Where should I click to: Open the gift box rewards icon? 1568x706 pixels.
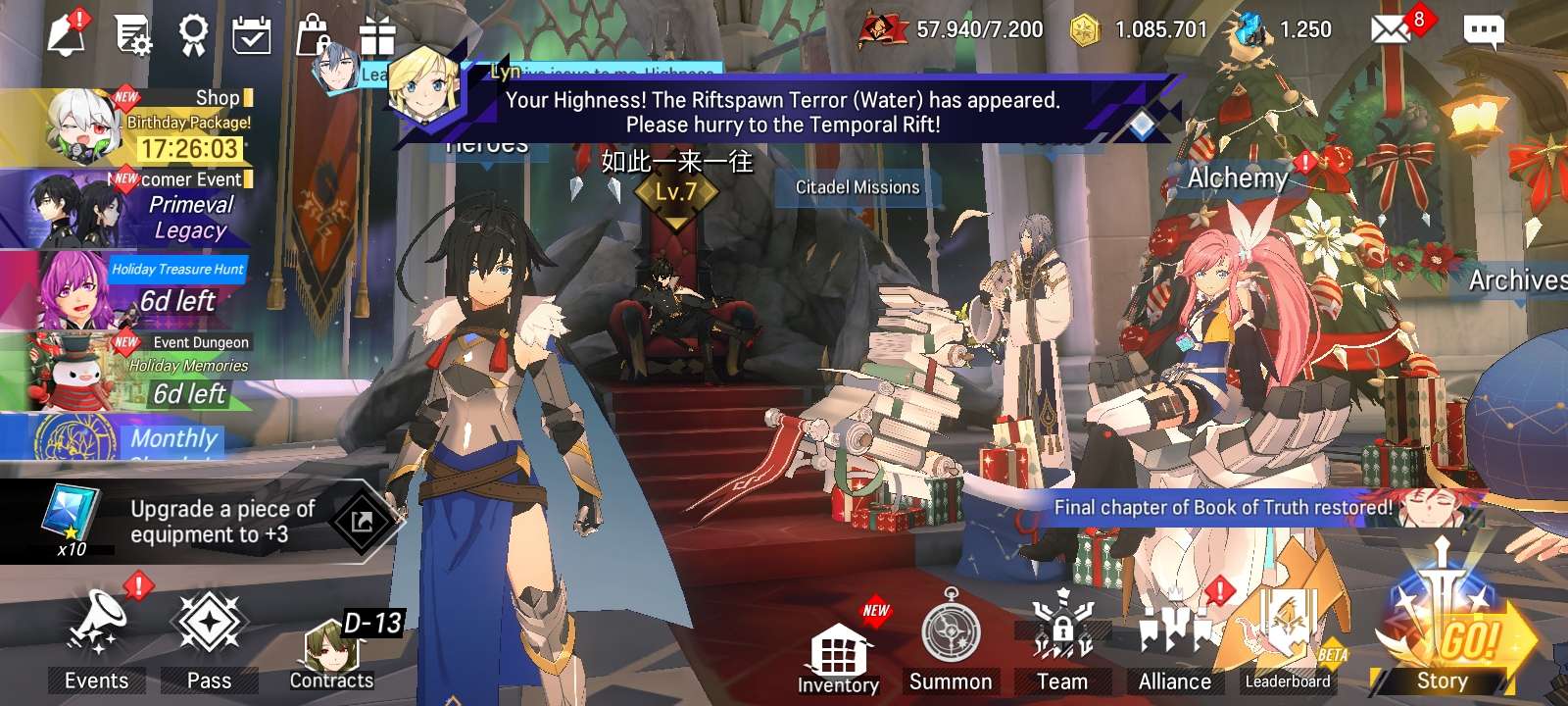tap(377, 37)
